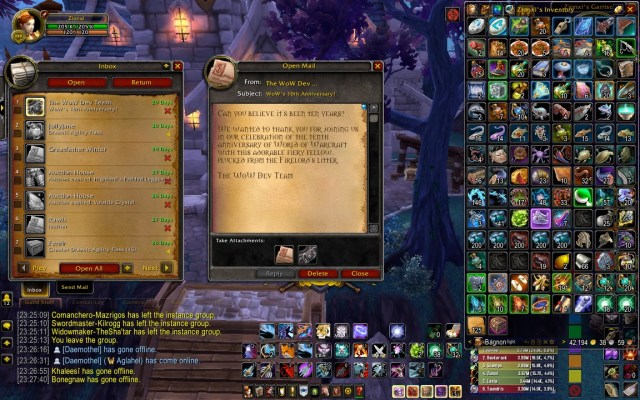Select the WoW Dev Team mail
Viewport: 640px width, 400px height.
coord(100,105)
